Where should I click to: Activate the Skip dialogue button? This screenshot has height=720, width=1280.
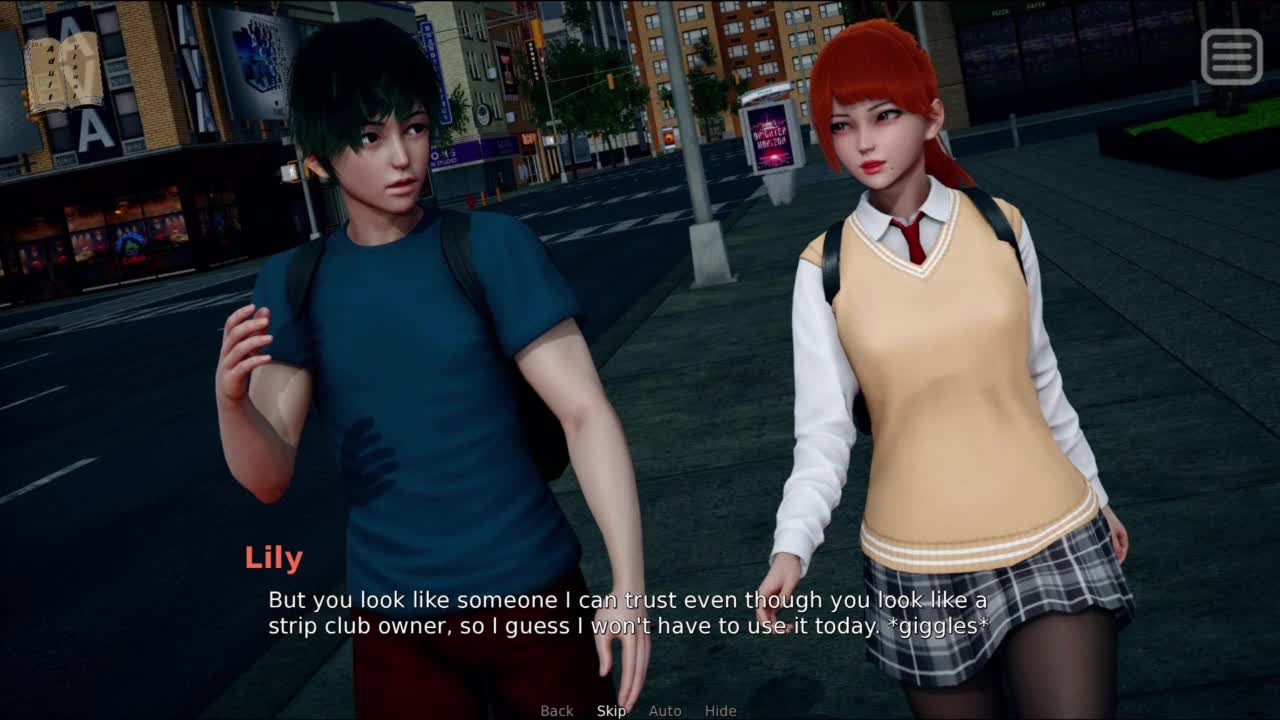611,711
